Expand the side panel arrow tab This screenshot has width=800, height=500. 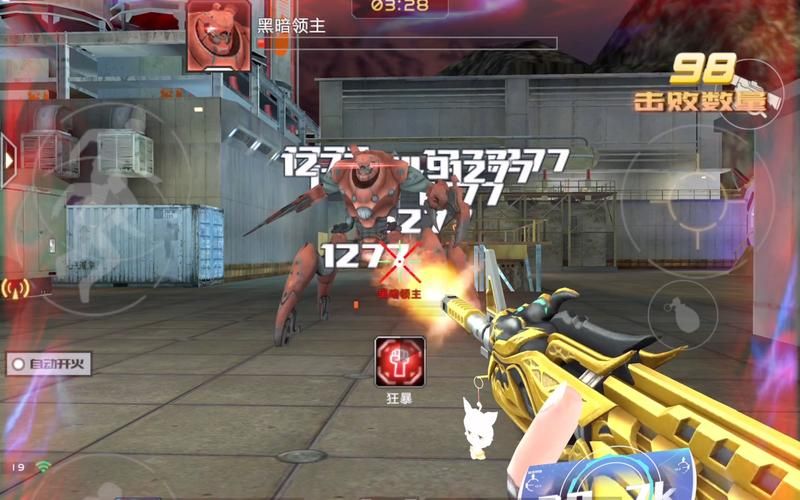click(9, 158)
